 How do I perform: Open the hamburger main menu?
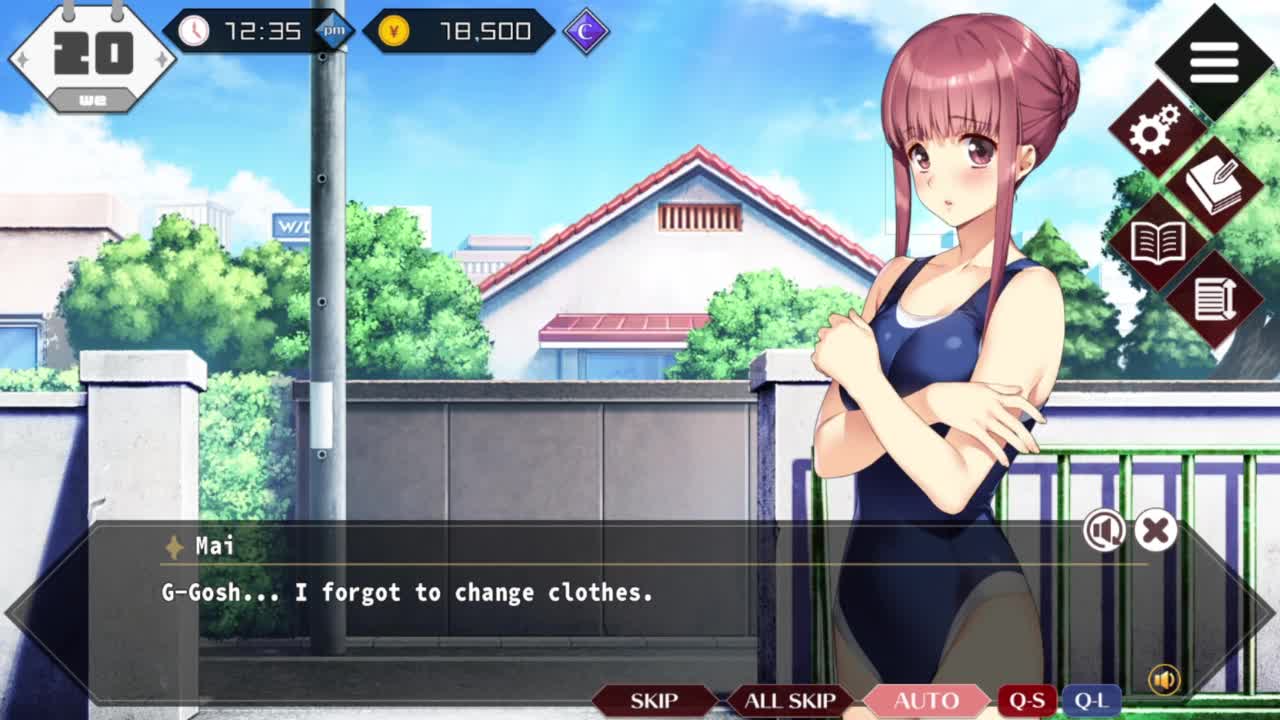[1214, 62]
